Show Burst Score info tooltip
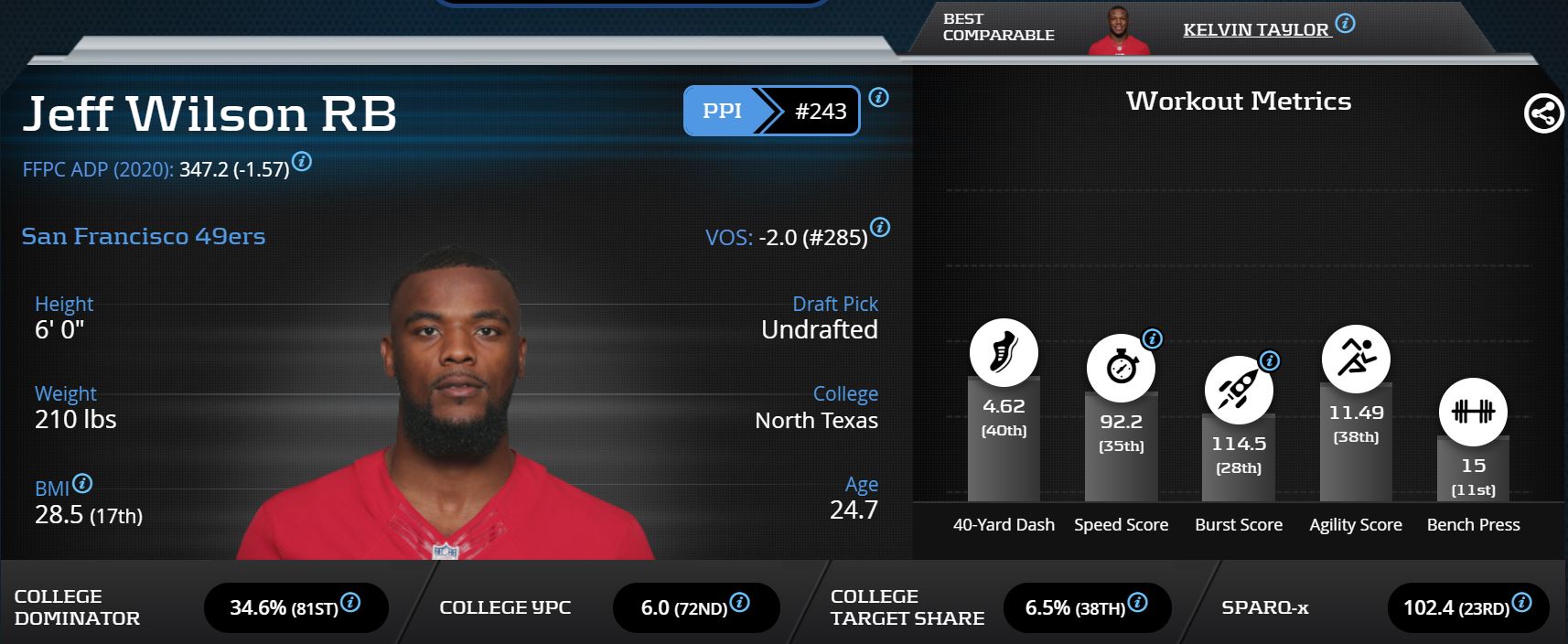Image resolution: width=1568 pixels, height=644 pixels. pyautogui.click(x=1270, y=360)
